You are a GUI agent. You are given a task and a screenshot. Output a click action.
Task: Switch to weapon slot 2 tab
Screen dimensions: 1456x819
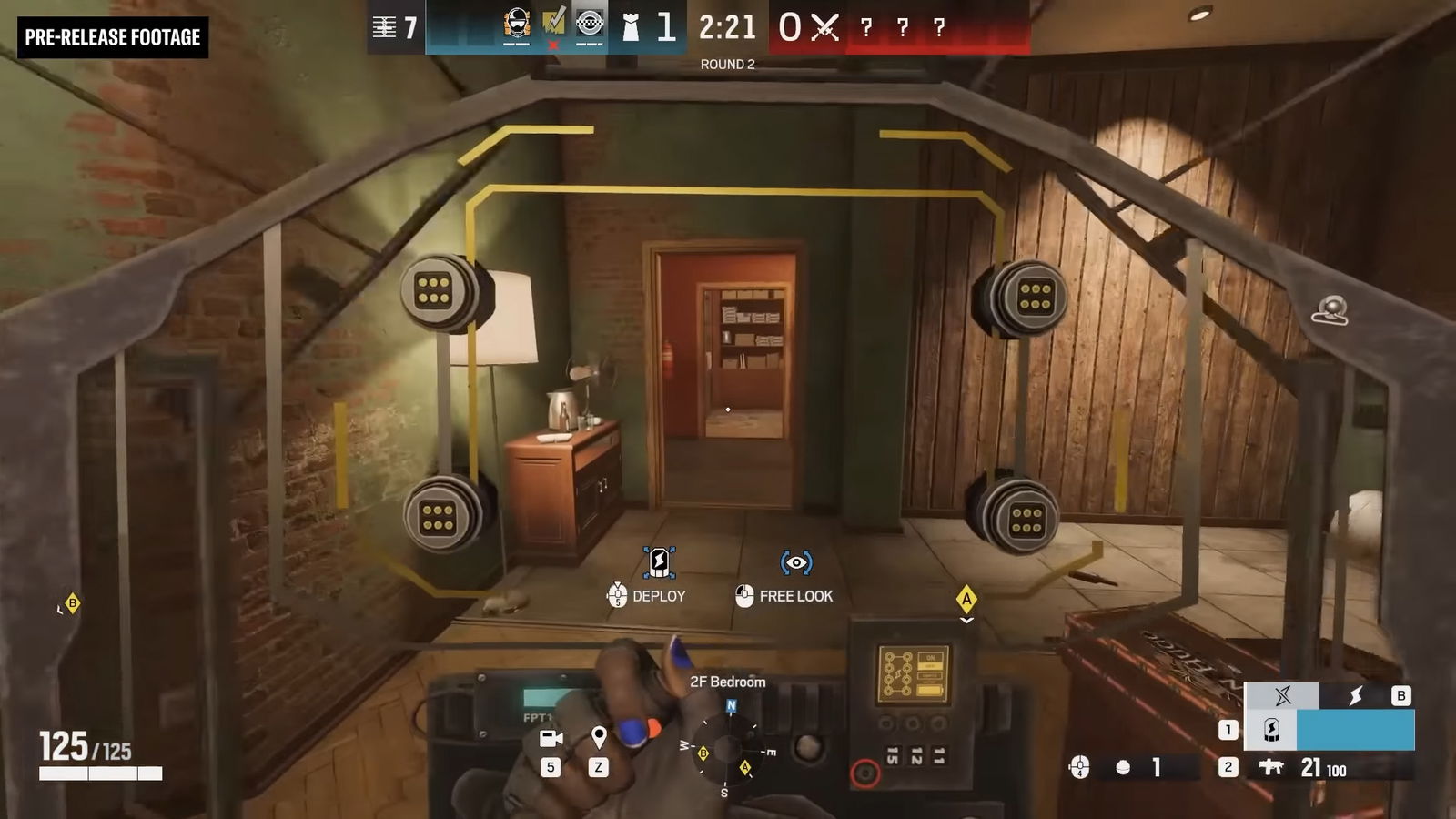click(x=1229, y=768)
